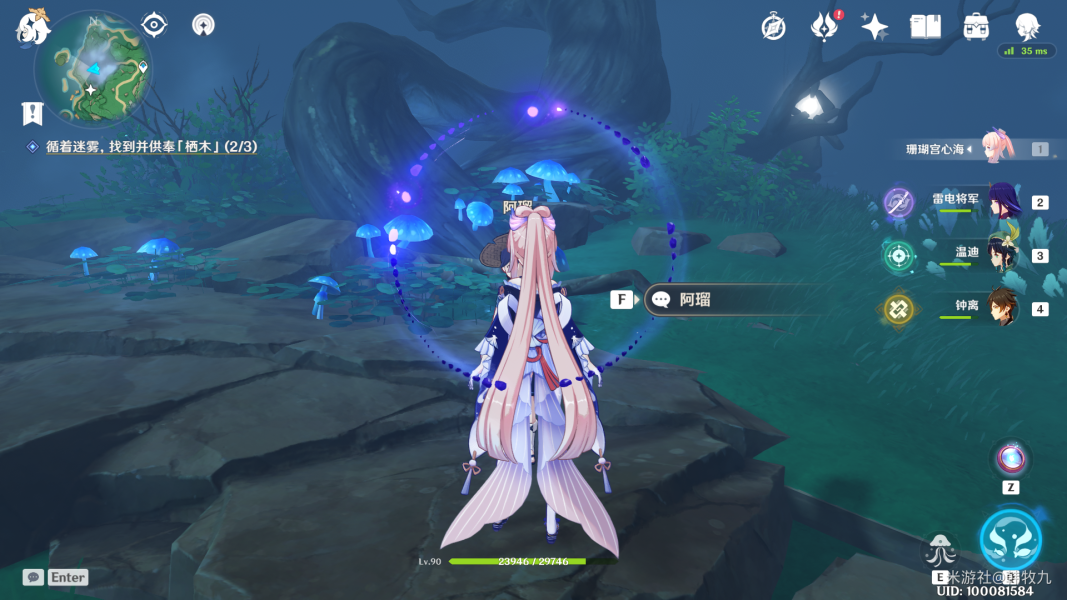Open the Paimon main menu

tap(33, 25)
